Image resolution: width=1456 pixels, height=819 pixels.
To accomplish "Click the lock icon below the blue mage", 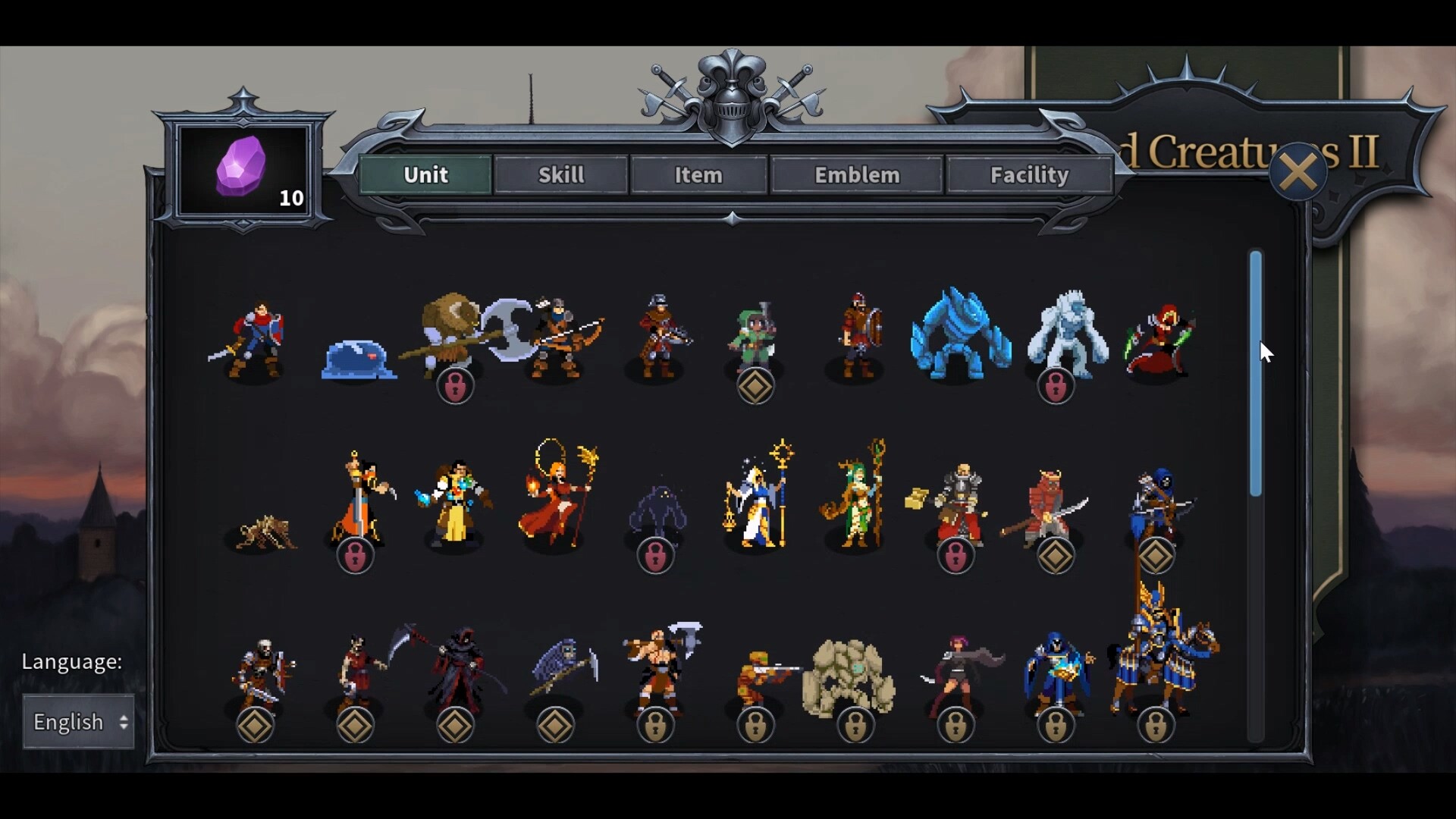I will pyautogui.click(x=1056, y=724).
